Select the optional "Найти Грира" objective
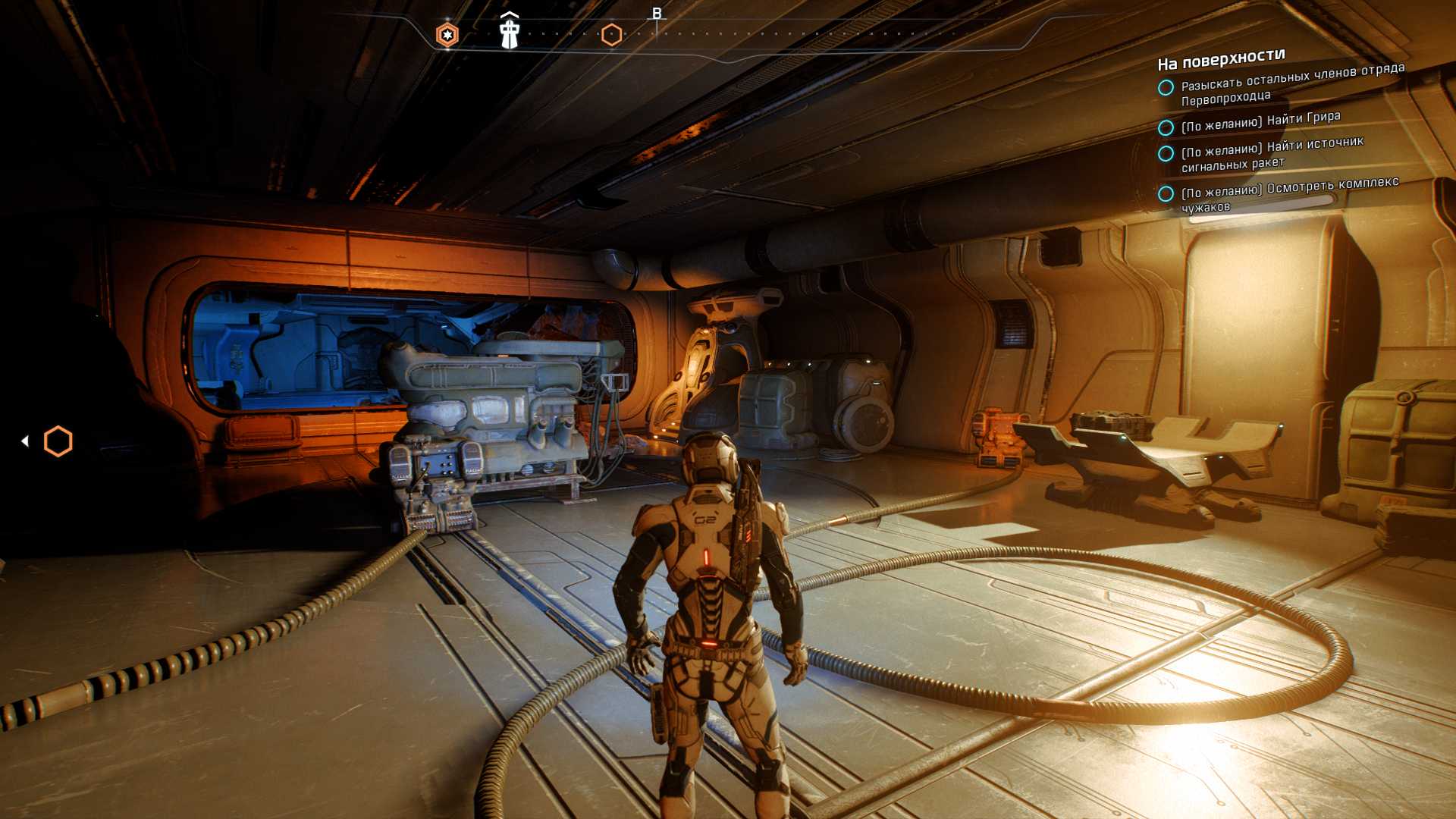The image size is (1456, 819). pos(1260,121)
